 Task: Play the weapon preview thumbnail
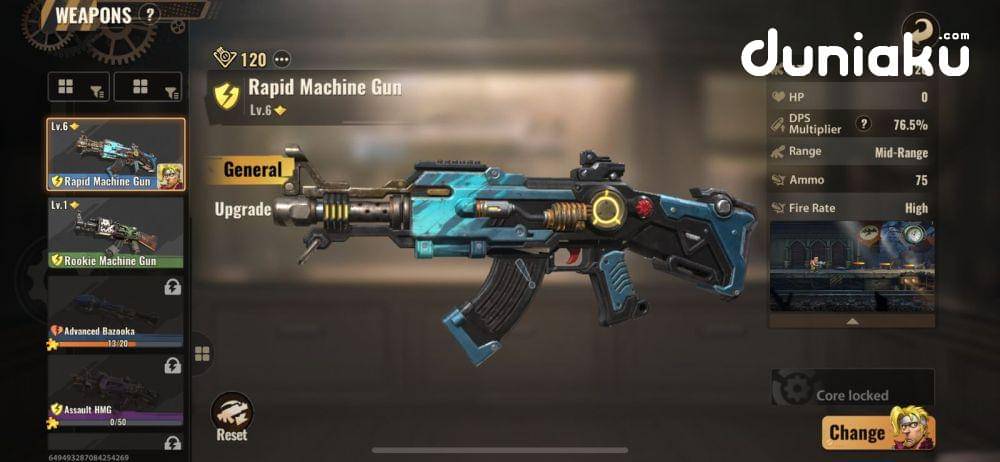[852, 267]
